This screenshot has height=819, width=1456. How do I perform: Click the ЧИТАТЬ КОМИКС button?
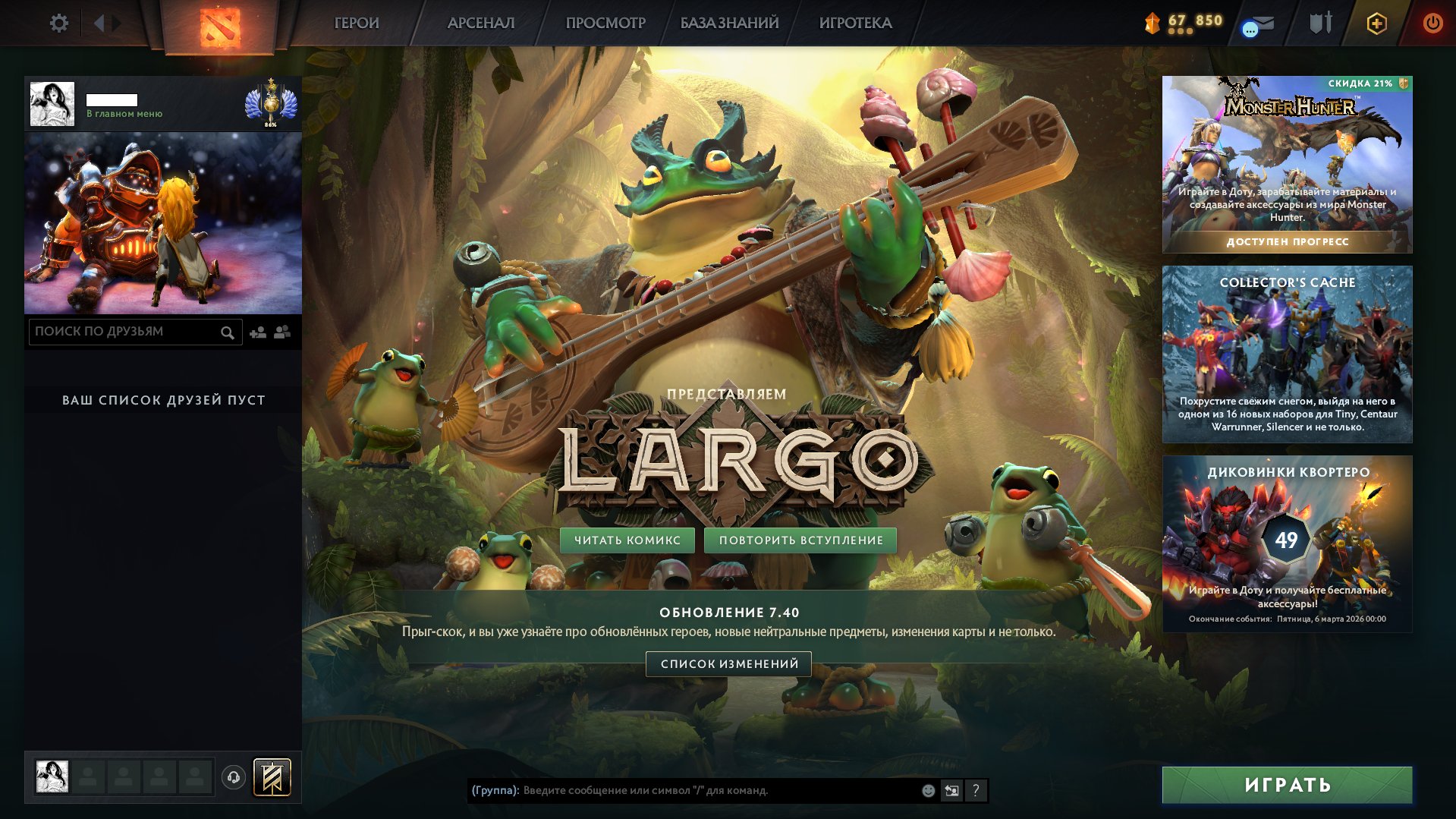pos(627,540)
